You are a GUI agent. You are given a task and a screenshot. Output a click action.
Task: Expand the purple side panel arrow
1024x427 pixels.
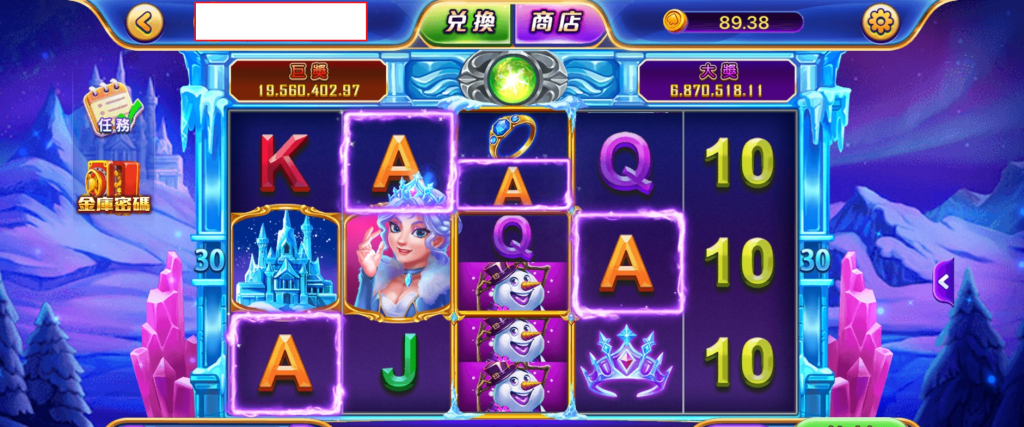point(943,281)
